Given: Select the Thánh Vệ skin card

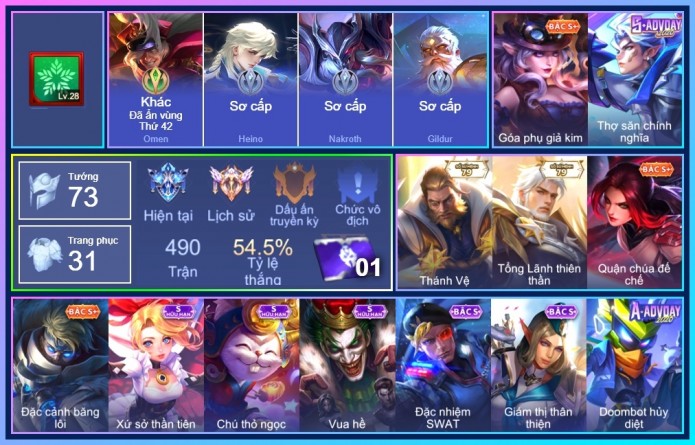Looking at the screenshot, I should pos(443,220).
